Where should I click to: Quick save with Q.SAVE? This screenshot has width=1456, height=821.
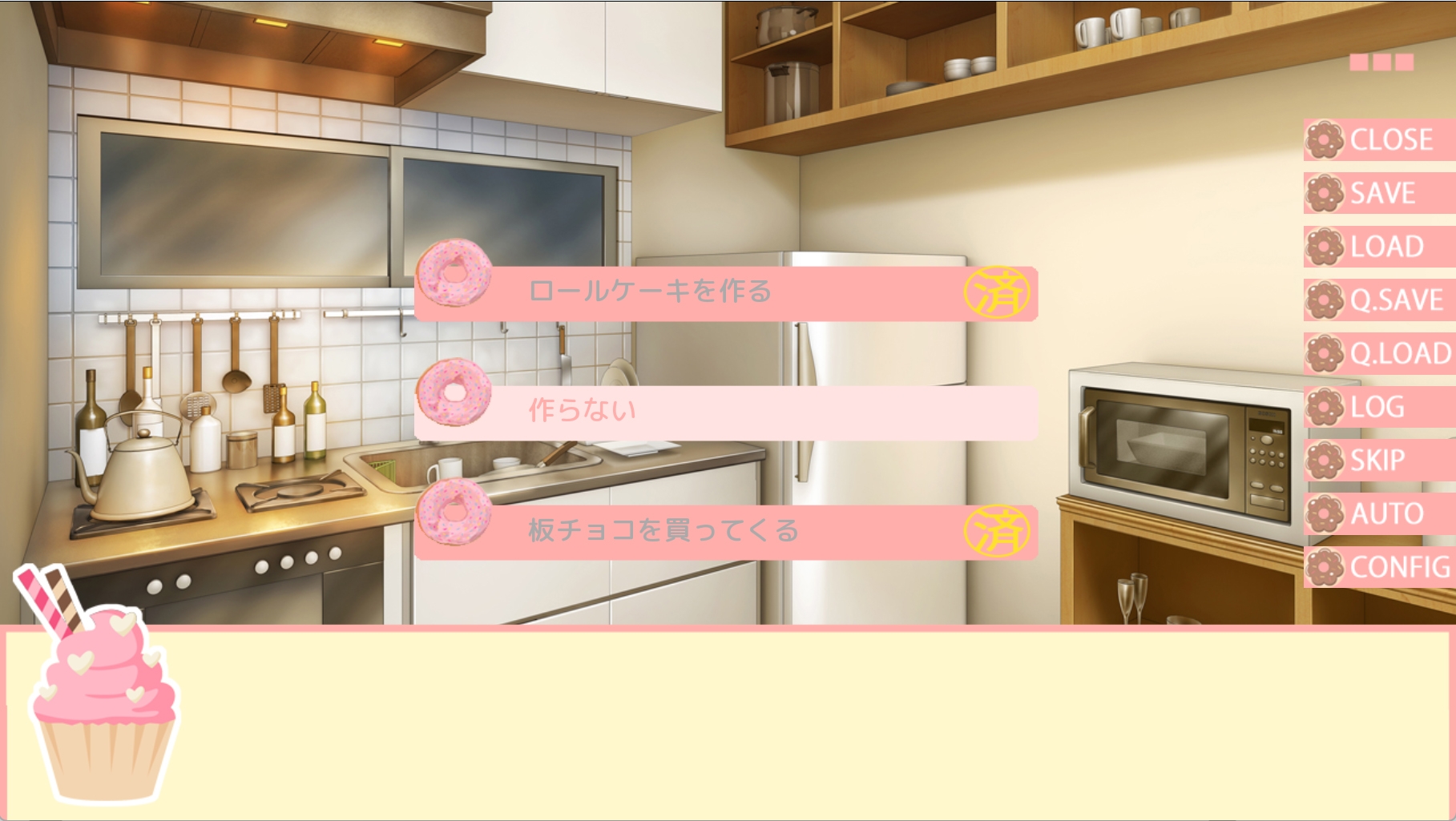[x=1380, y=300]
